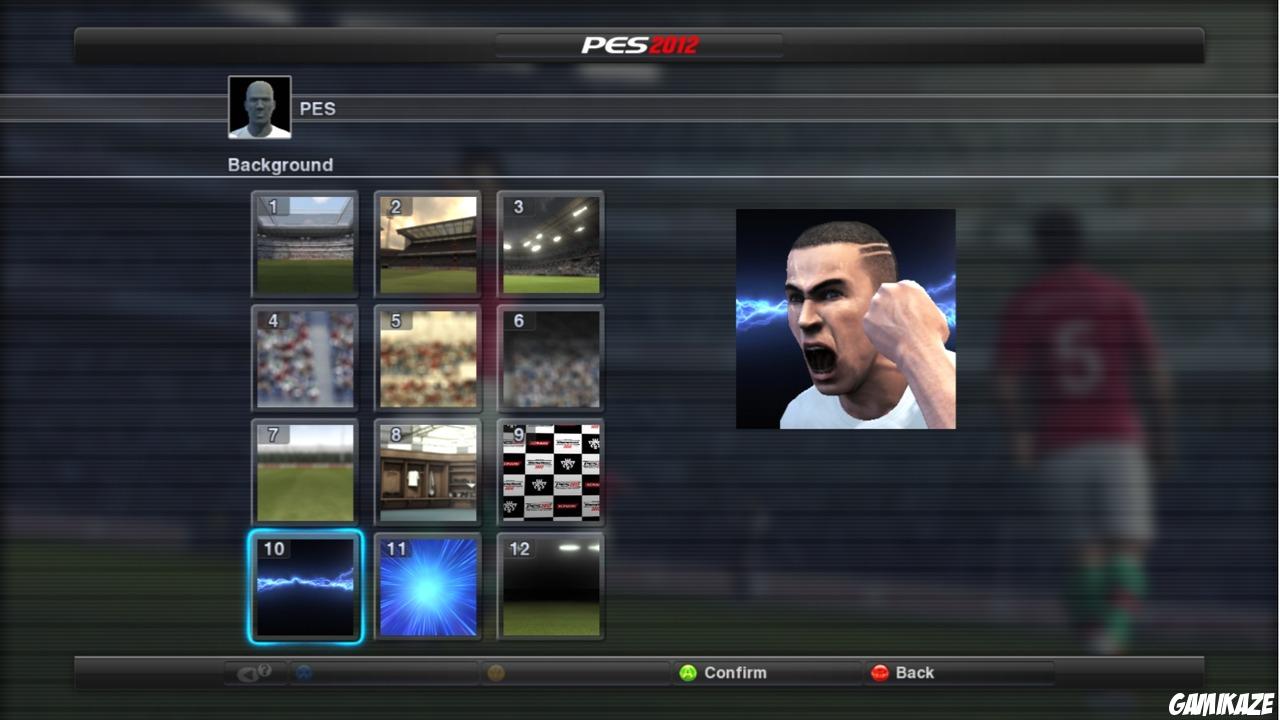Choose the blue lightning background 10
The image size is (1280, 720).
click(x=304, y=587)
